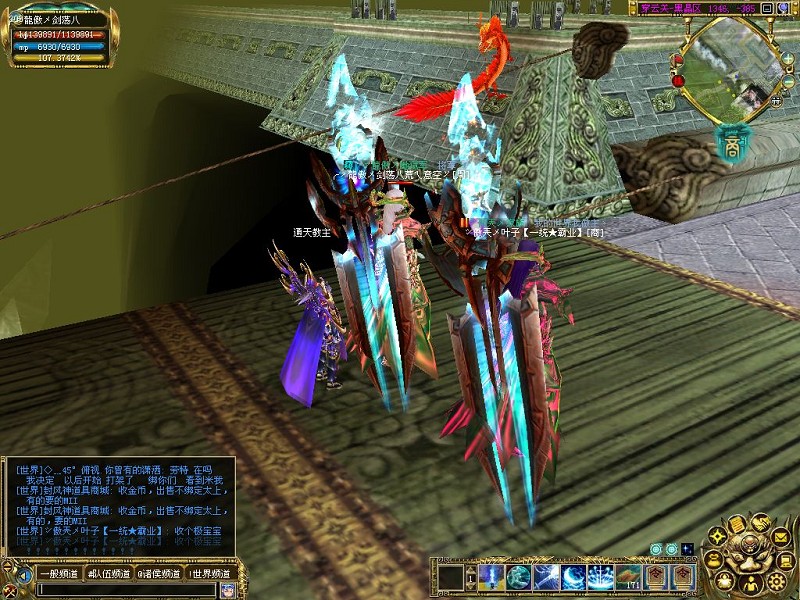Show the 世界频道 world chat tab
800x600 pixels.
click(x=209, y=574)
